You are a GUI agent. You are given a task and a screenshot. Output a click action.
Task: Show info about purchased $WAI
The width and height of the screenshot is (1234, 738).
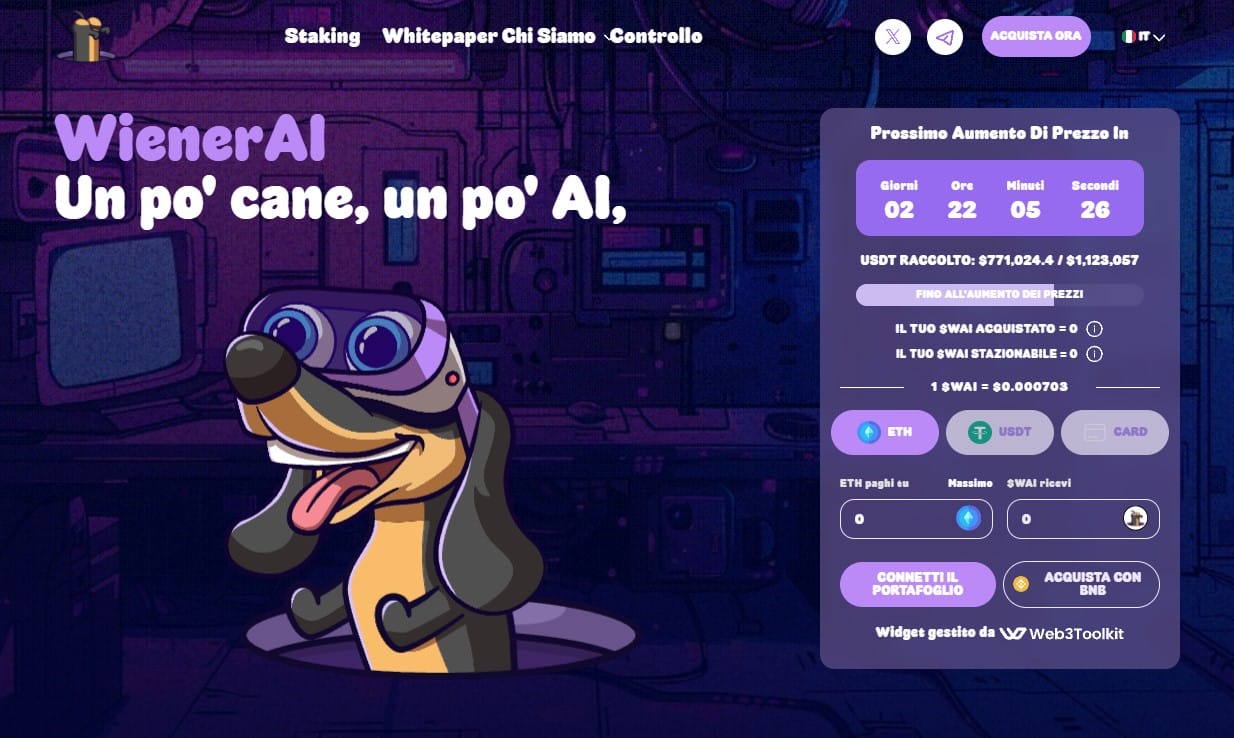click(x=1094, y=329)
